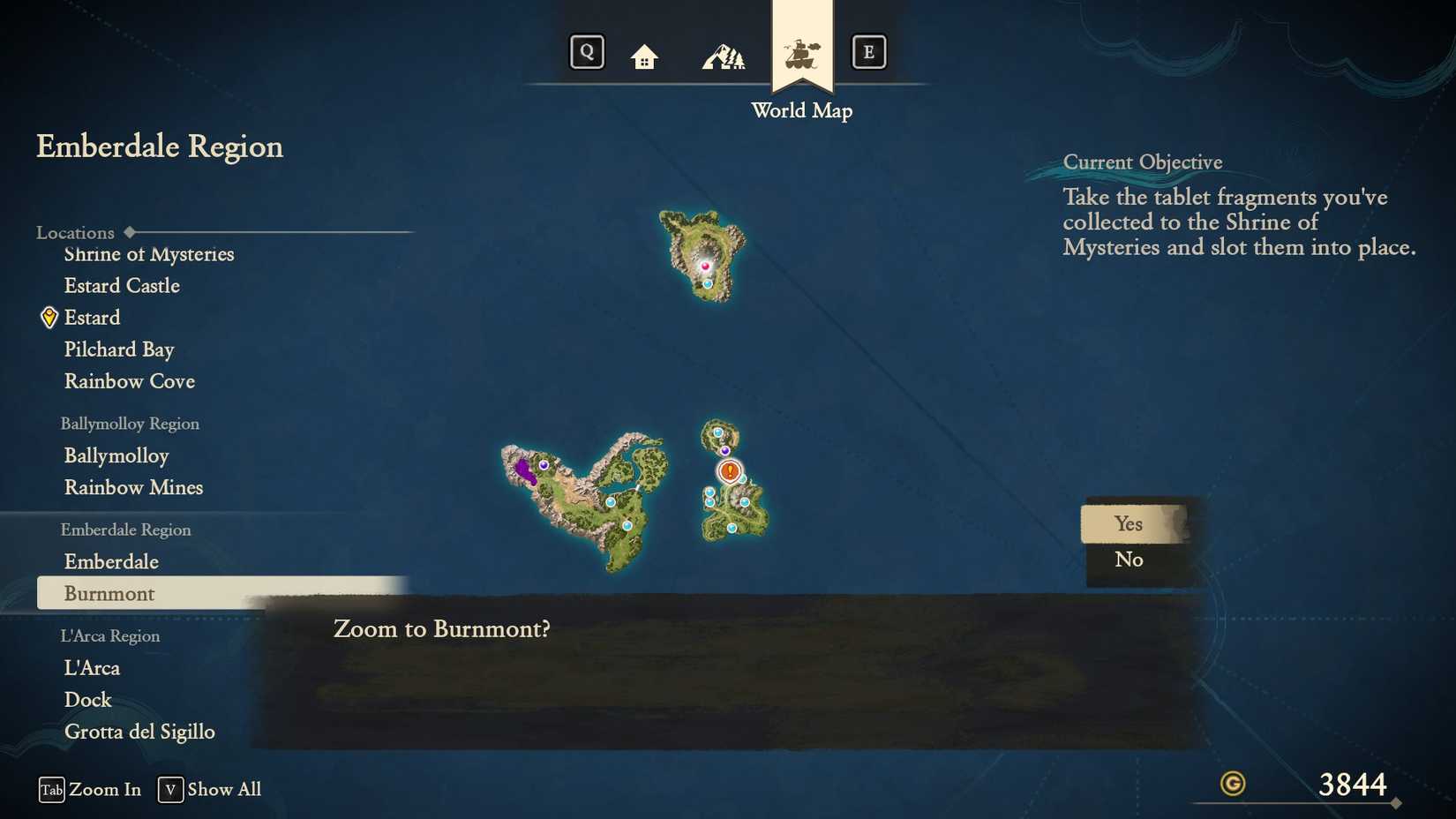
Task: Select the home village map icon
Action: click(643, 53)
